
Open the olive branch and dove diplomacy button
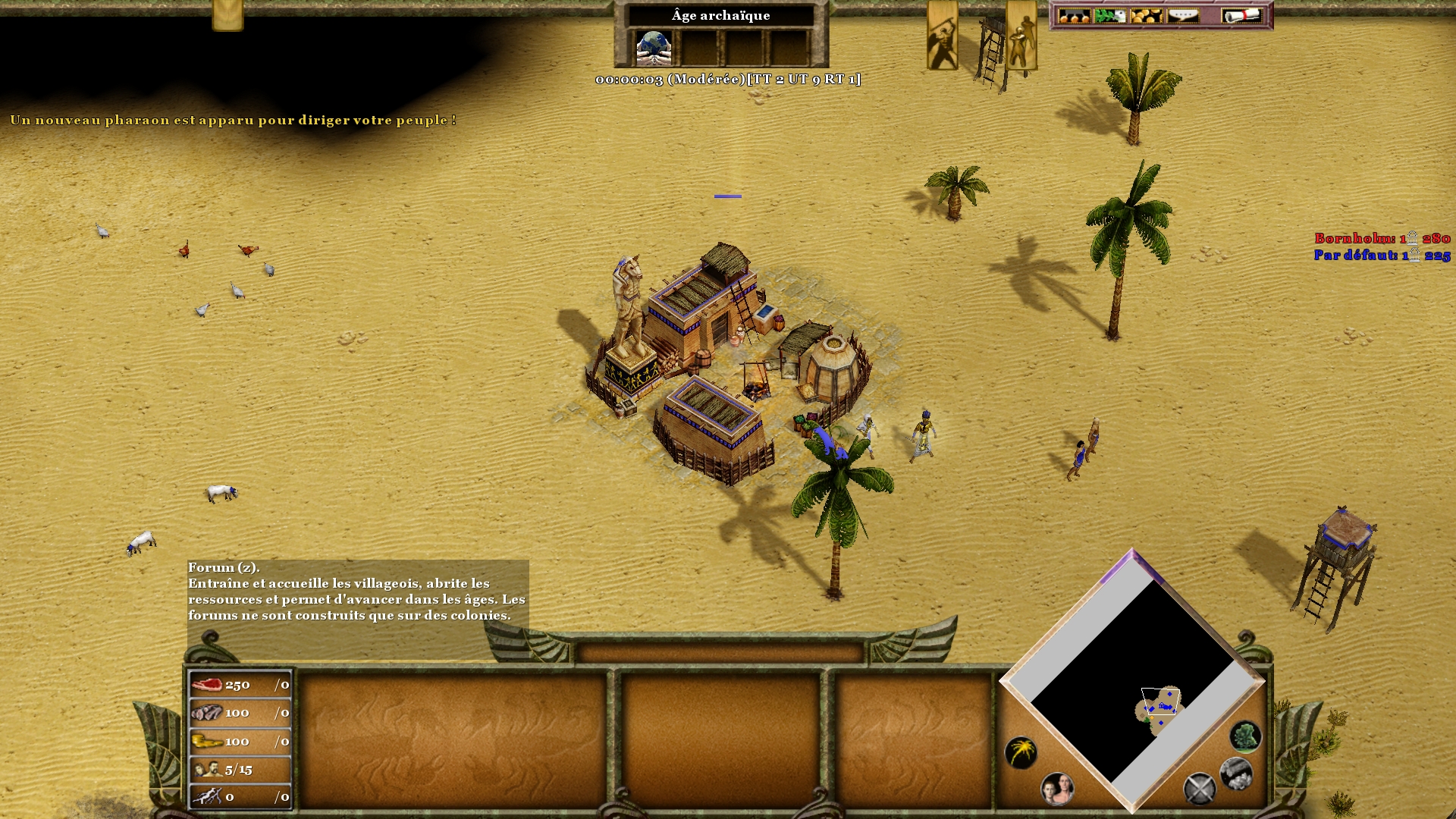pos(1109,16)
